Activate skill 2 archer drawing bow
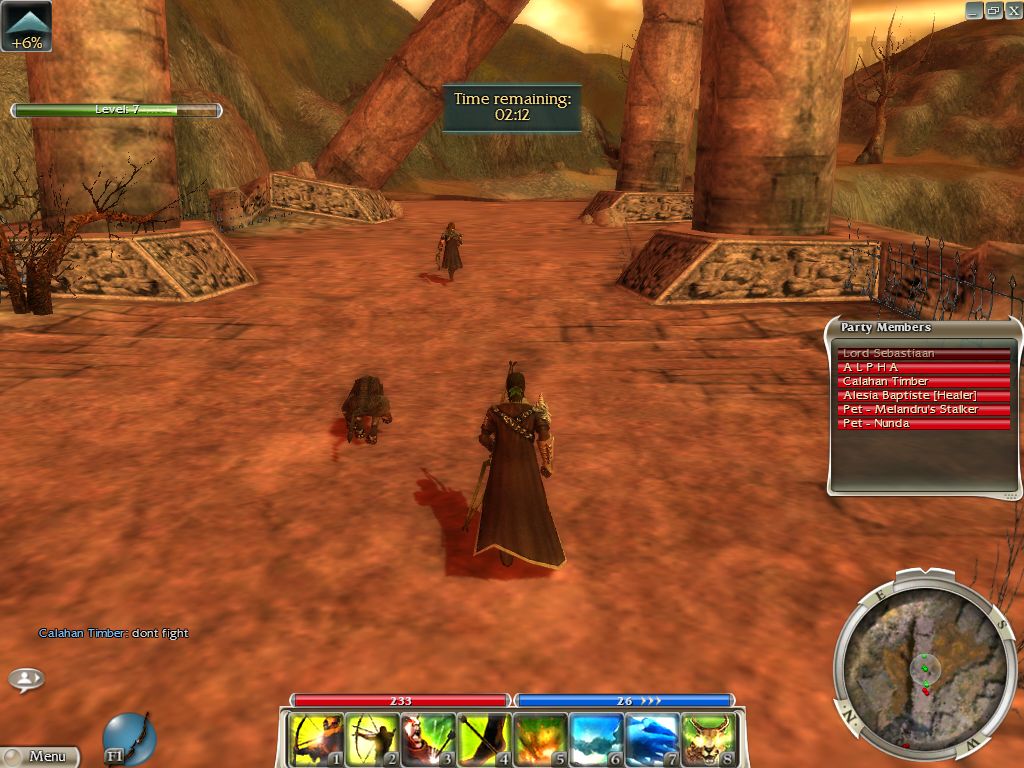 (x=372, y=739)
